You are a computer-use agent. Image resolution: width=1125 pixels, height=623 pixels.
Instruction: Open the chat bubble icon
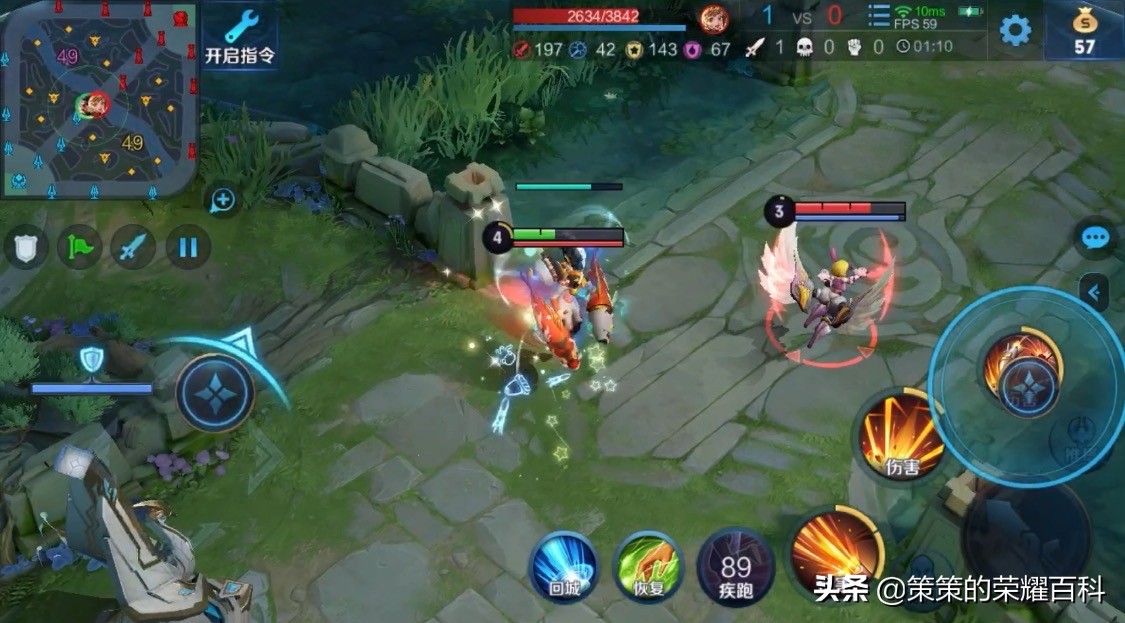pos(1096,238)
